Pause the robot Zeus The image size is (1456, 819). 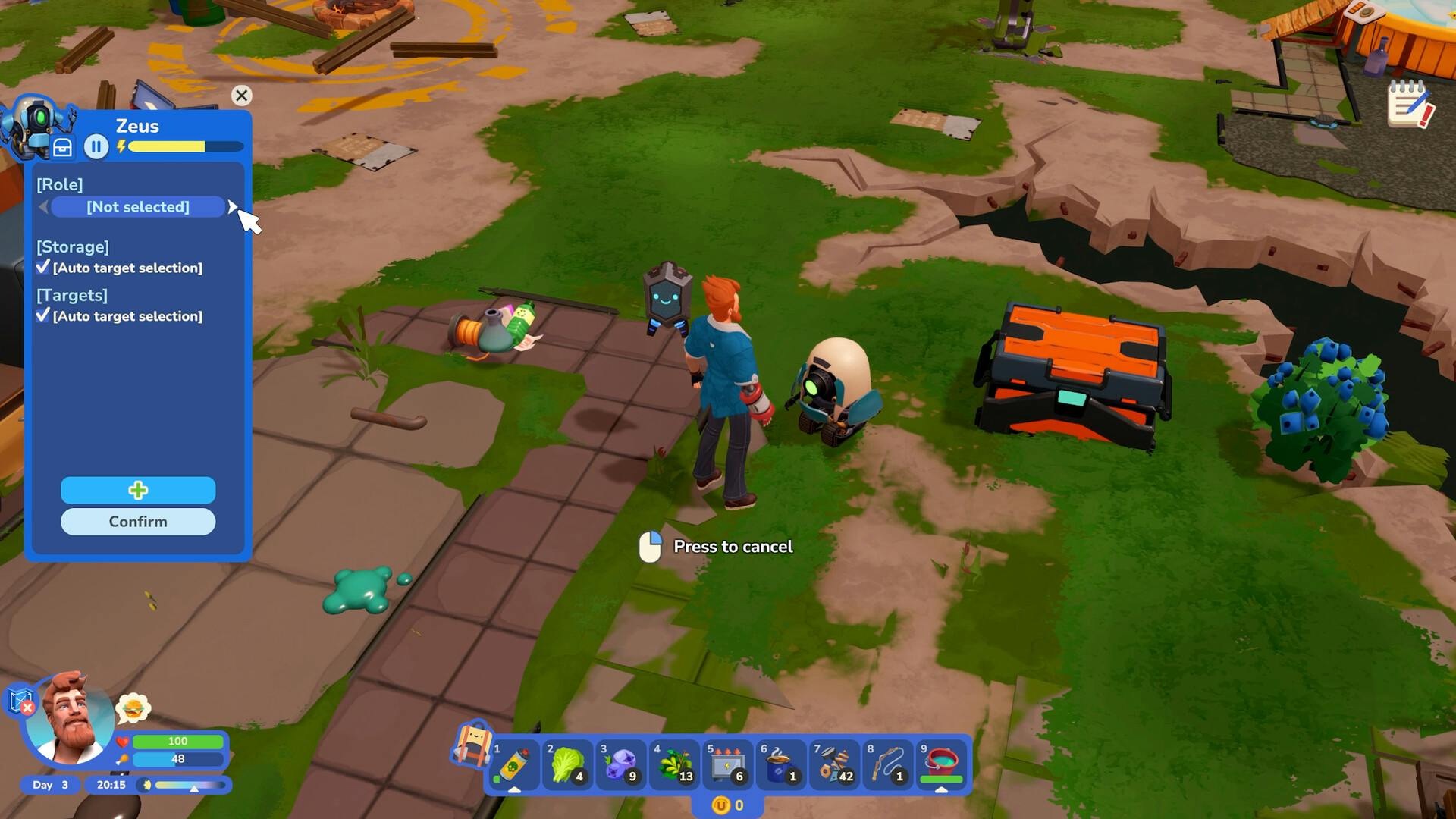point(96,146)
